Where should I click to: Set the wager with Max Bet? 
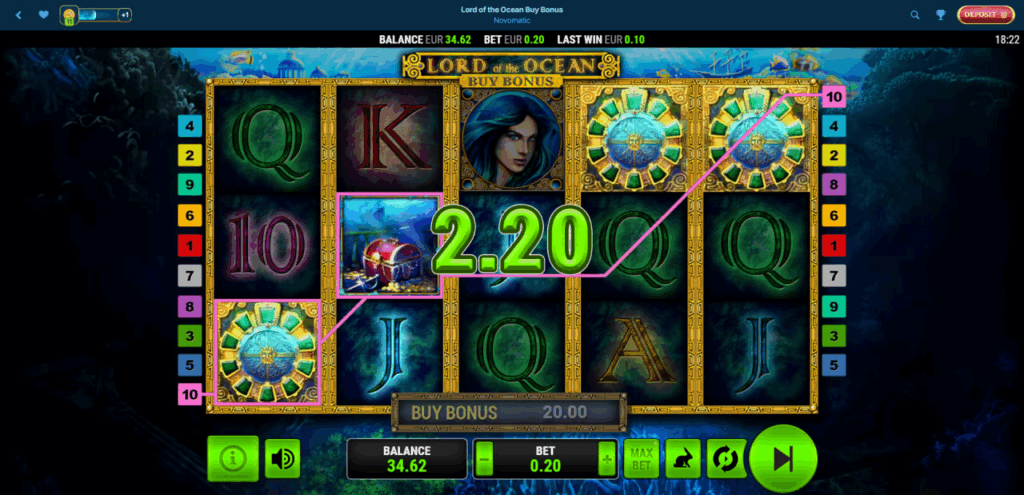(x=640, y=459)
